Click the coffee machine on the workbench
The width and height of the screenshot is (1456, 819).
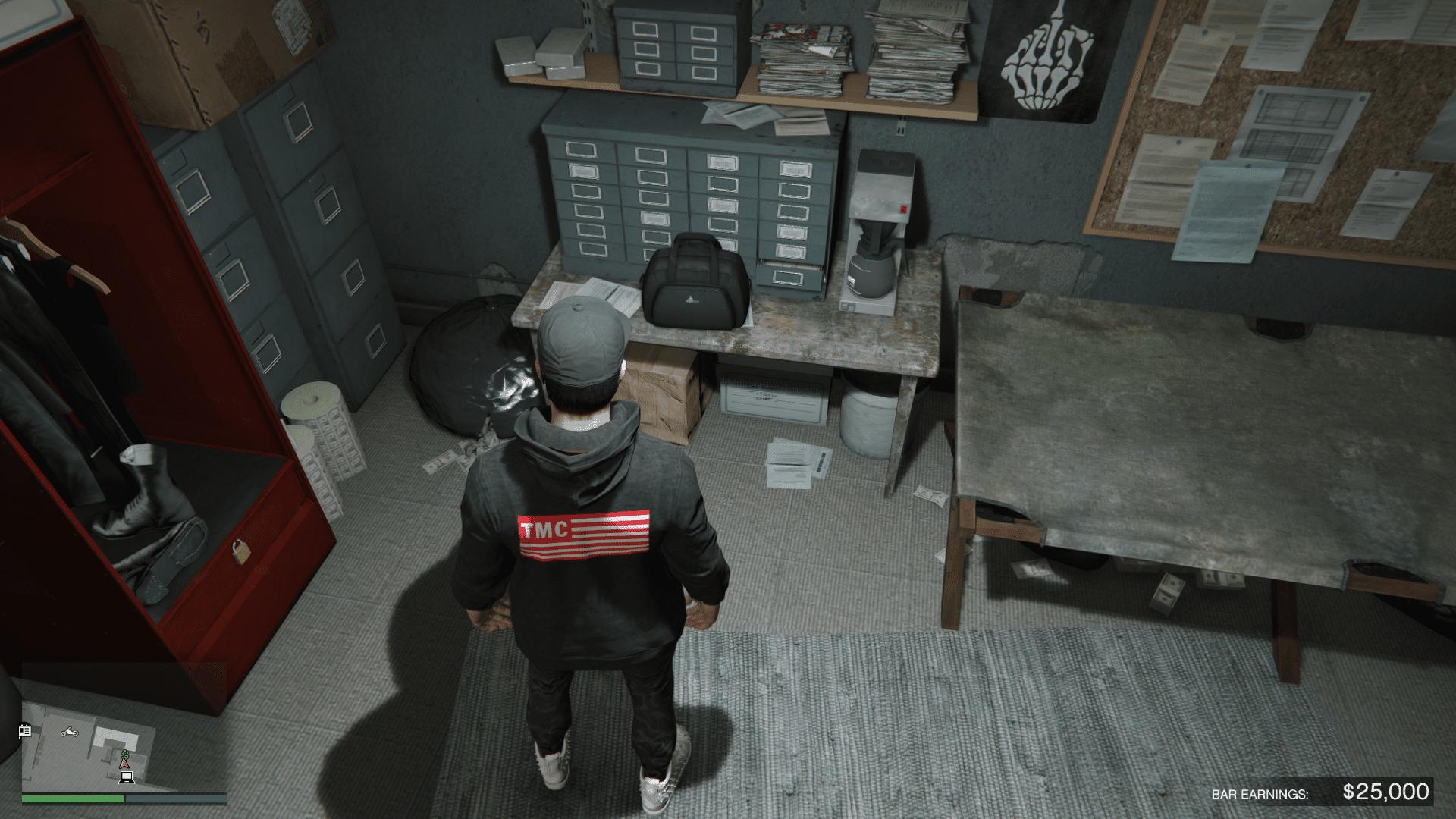876,227
